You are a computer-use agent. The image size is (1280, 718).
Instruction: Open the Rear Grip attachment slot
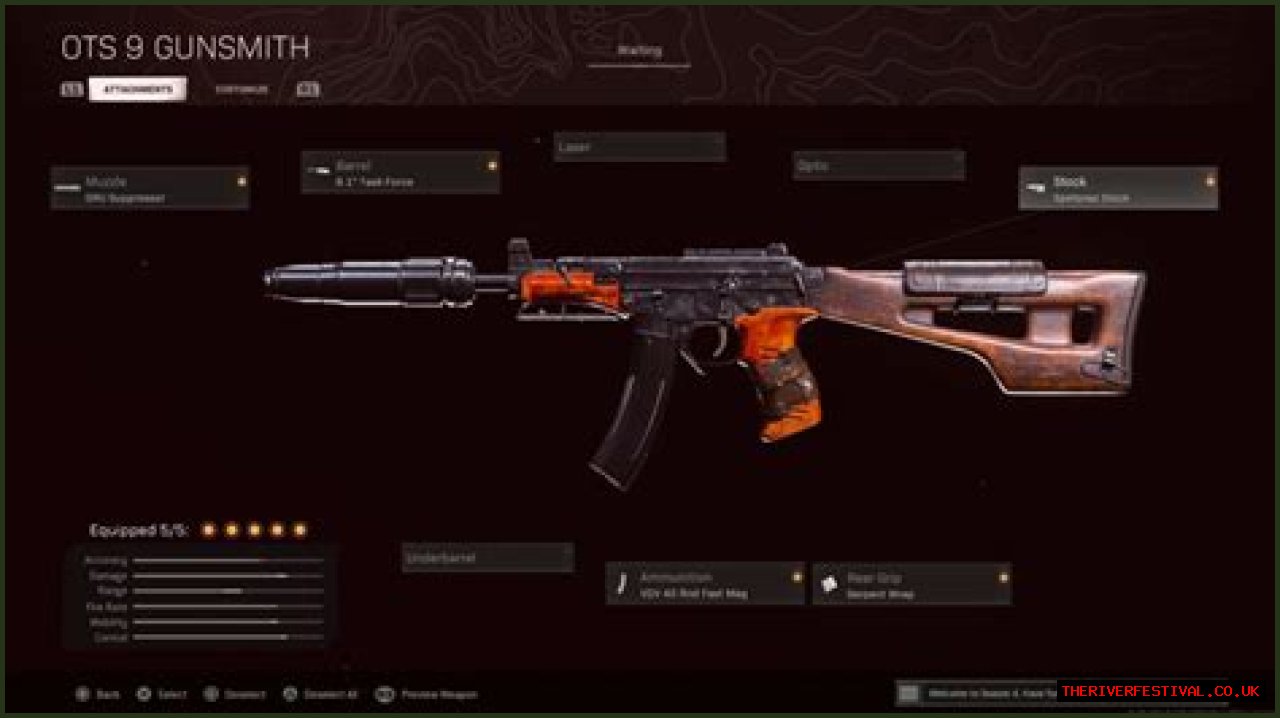[x=911, y=583]
